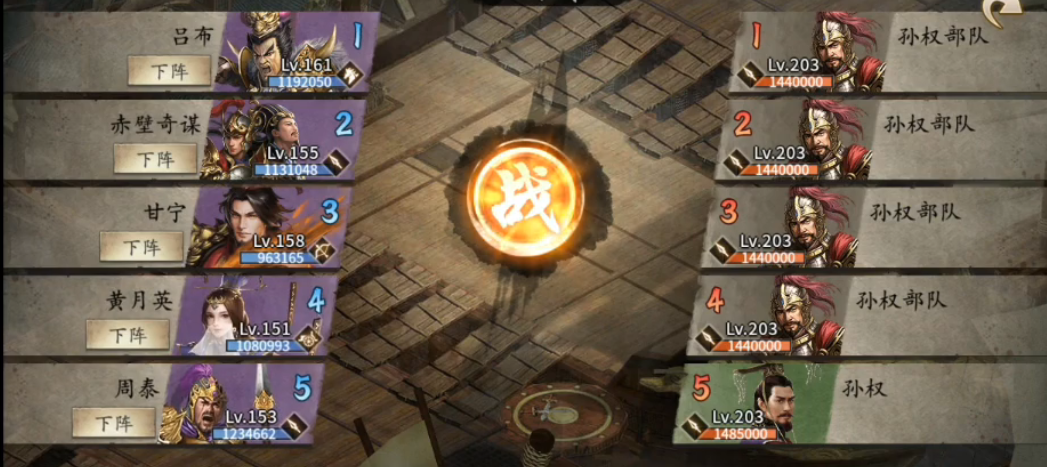Remove 赤壁奇谋 from the formation
Viewport: 1047px width, 467px height.
pyautogui.click(x=155, y=158)
